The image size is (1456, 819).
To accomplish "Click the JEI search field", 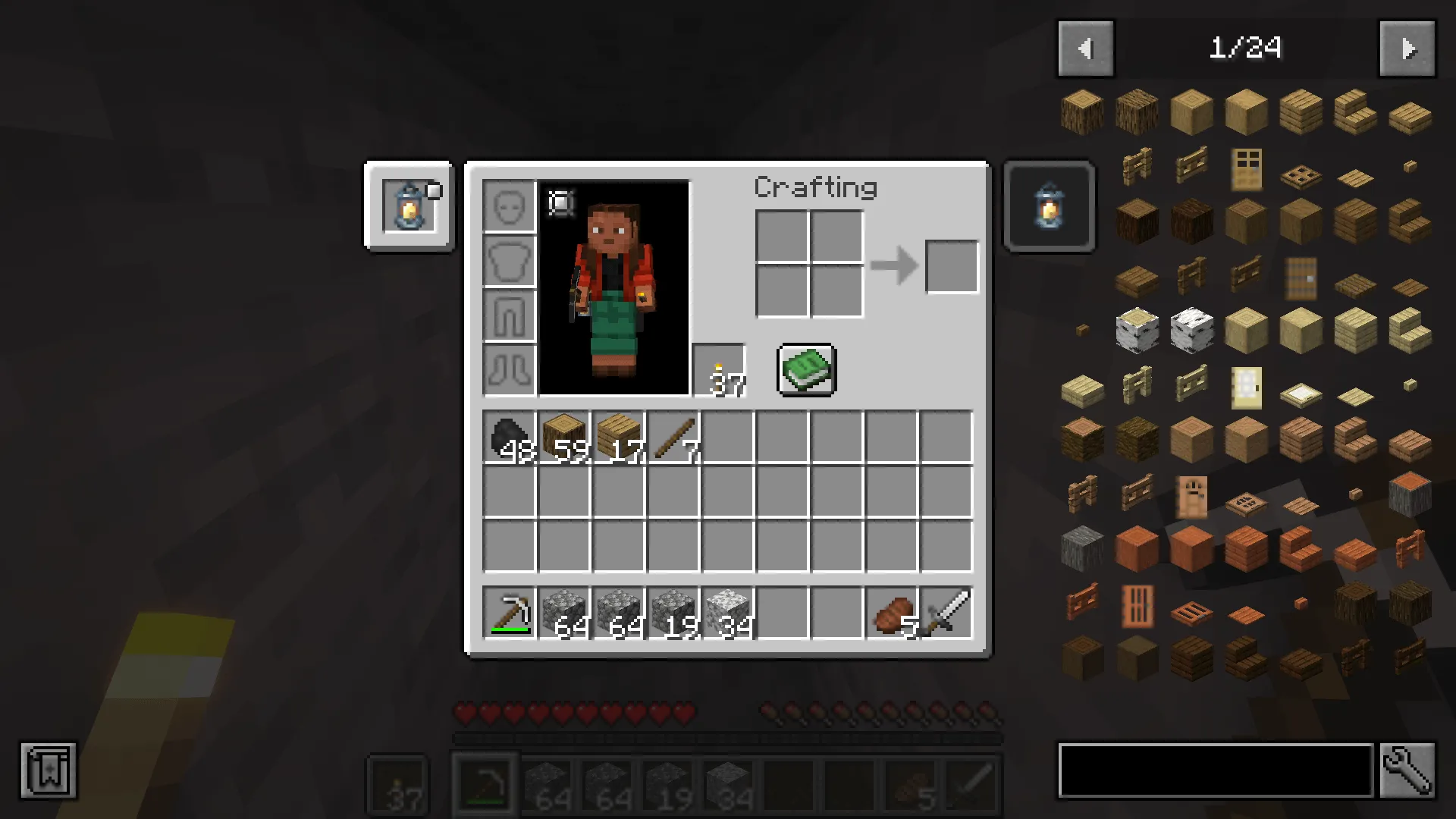I will pyautogui.click(x=1213, y=771).
